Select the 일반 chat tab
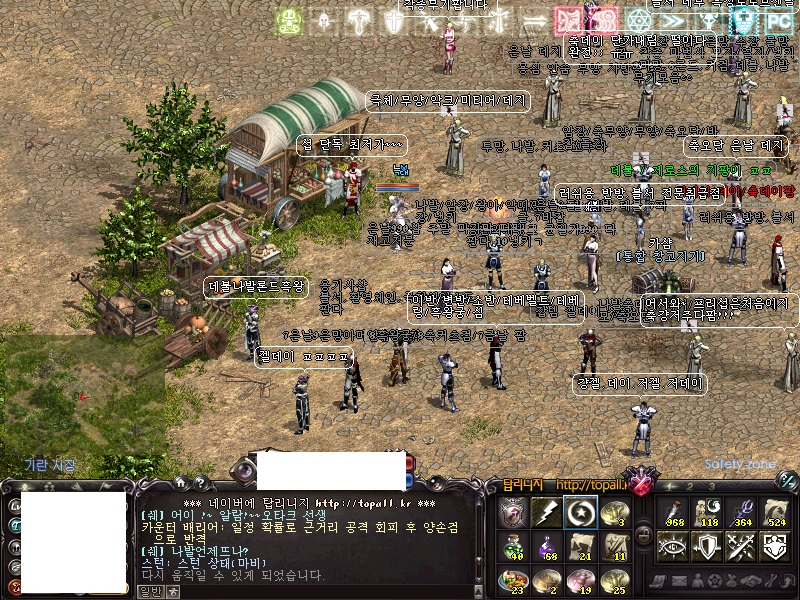Image resolution: width=800 pixels, height=600 pixels. point(148,591)
